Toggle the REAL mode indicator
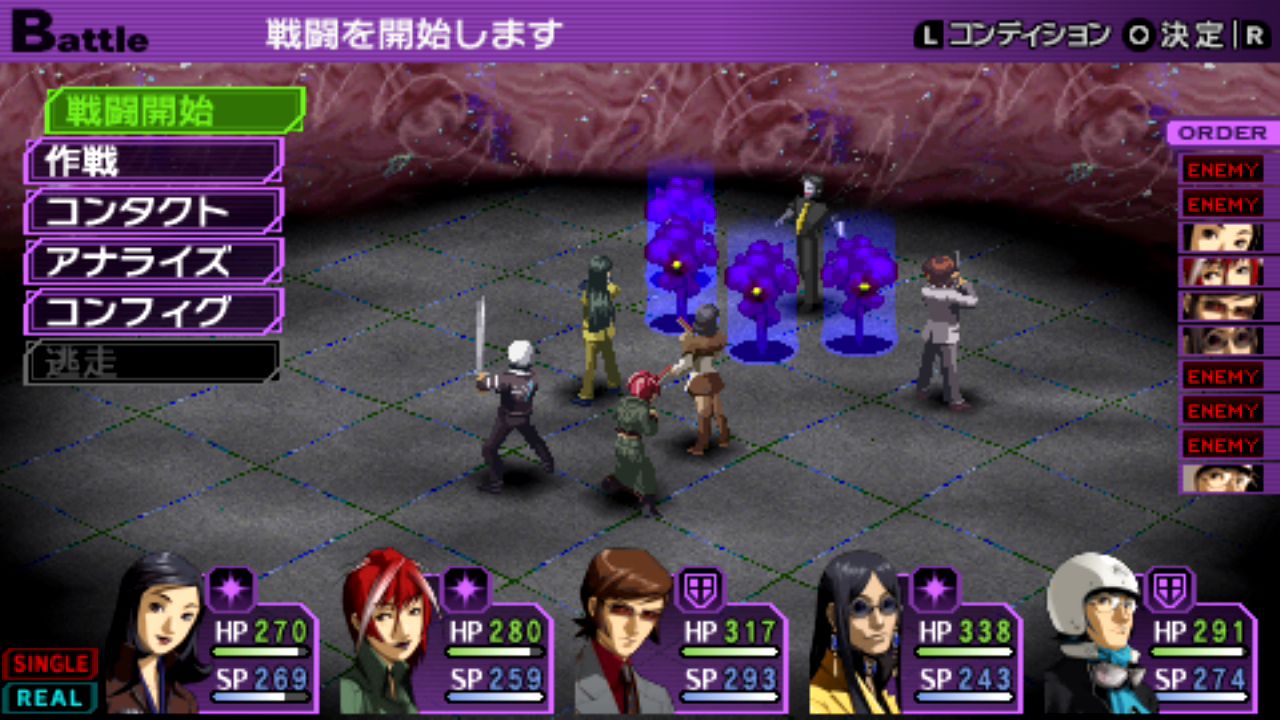Image resolution: width=1280 pixels, height=720 pixels. (x=49, y=697)
